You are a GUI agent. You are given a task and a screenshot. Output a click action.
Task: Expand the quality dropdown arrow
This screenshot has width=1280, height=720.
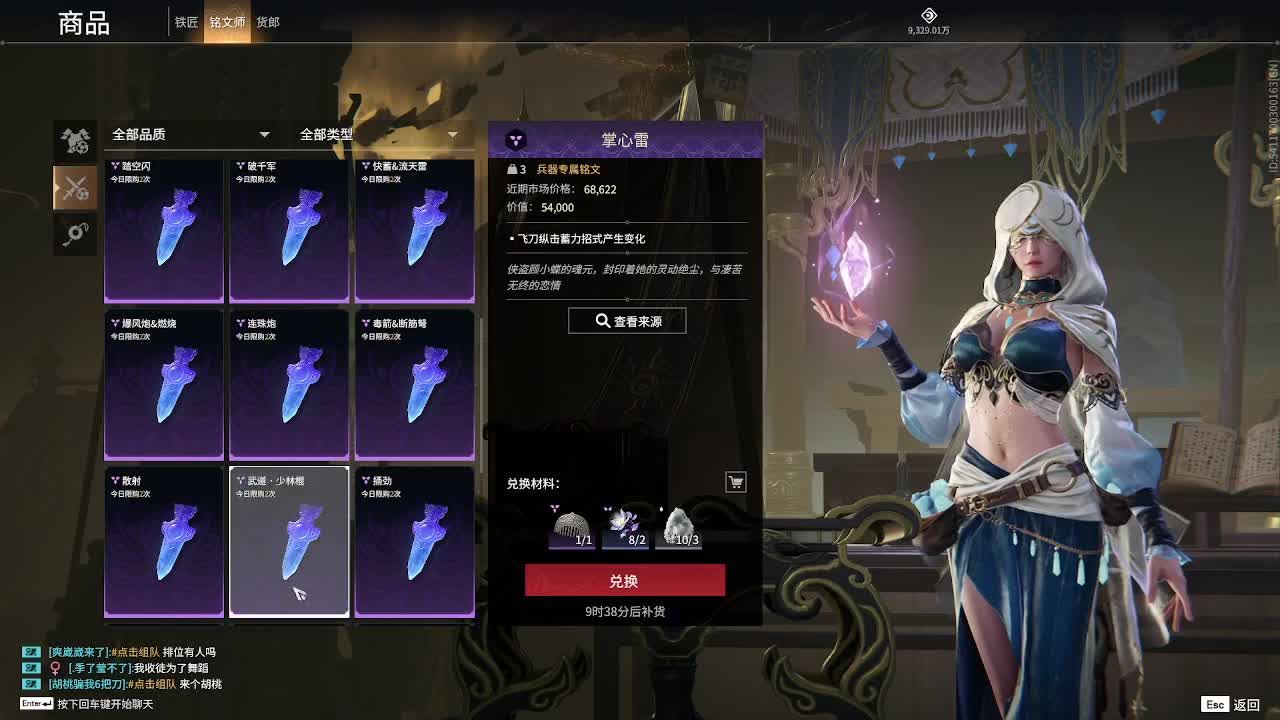264,133
